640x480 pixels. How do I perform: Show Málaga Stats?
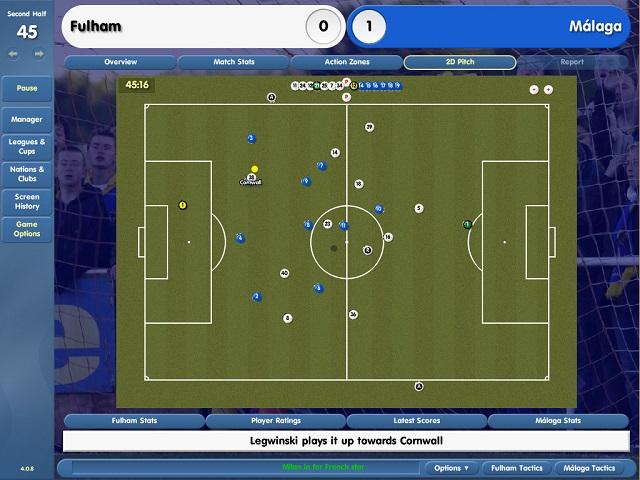tap(558, 421)
